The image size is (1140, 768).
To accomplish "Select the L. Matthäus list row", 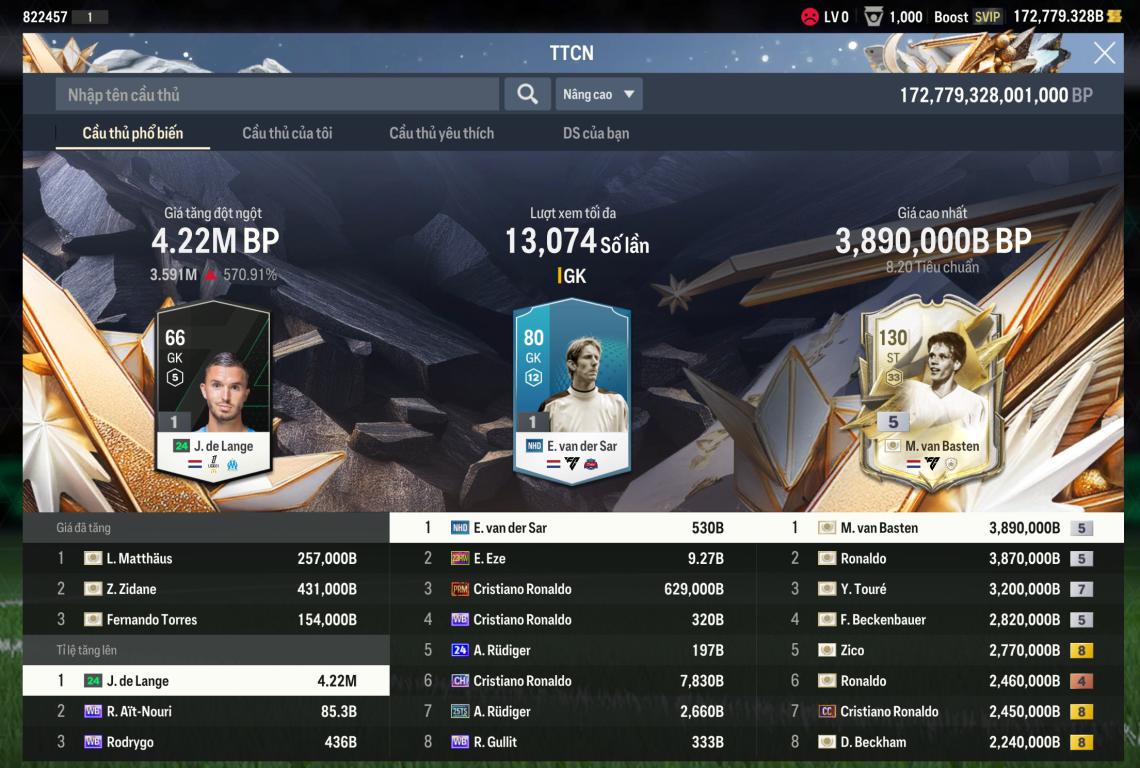I will coord(206,558).
